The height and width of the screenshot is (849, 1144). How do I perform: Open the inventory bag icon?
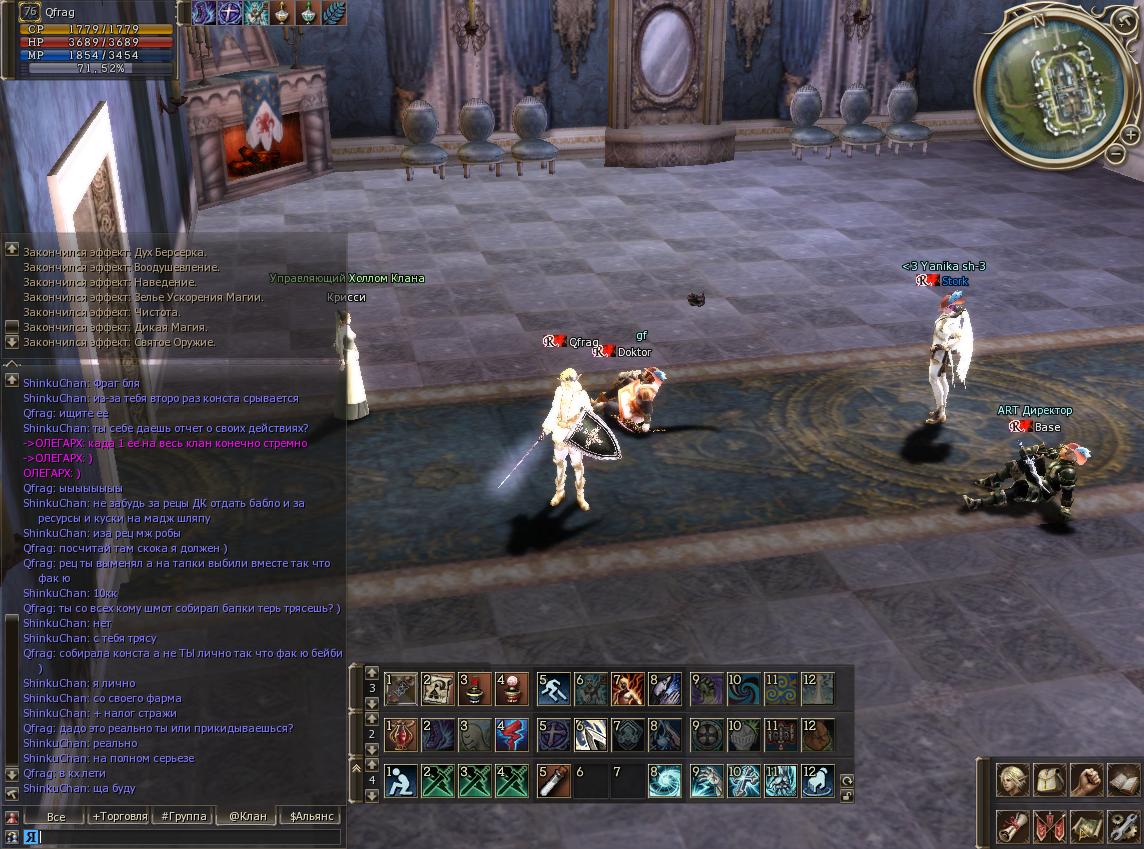tap(1050, 780)
